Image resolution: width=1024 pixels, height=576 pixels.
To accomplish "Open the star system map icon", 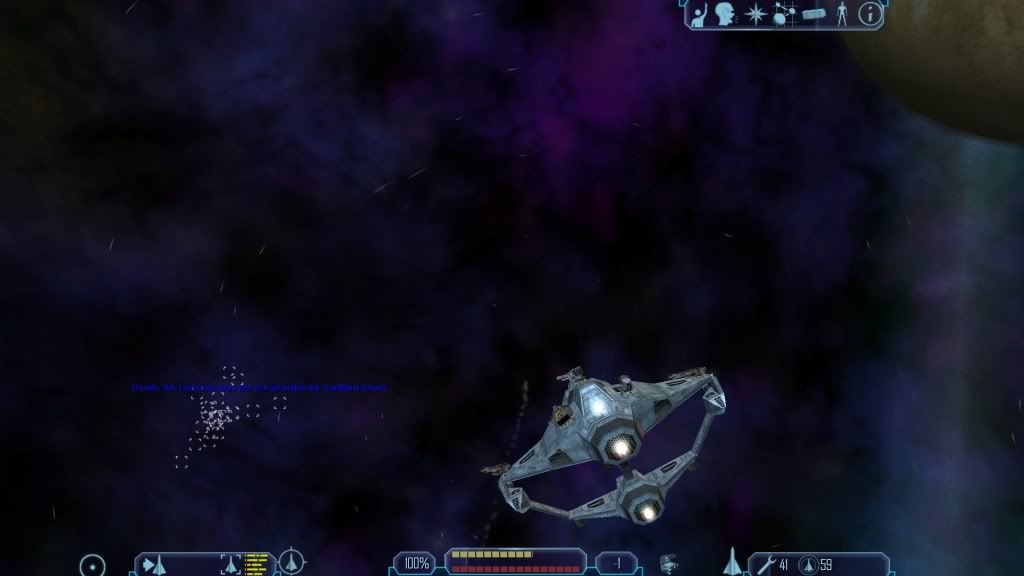I will click(x=784, y=14).
